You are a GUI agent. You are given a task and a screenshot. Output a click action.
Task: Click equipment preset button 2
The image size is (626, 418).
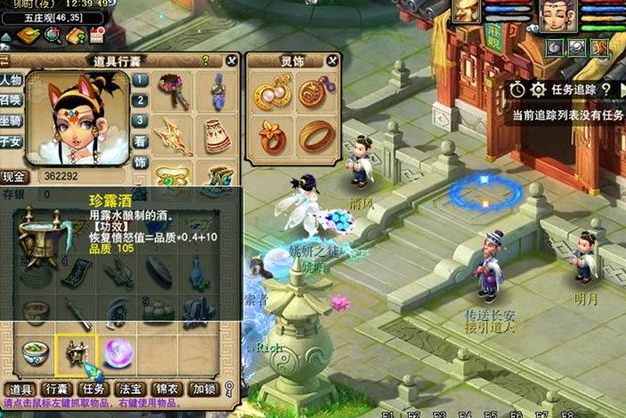point(141,101)
